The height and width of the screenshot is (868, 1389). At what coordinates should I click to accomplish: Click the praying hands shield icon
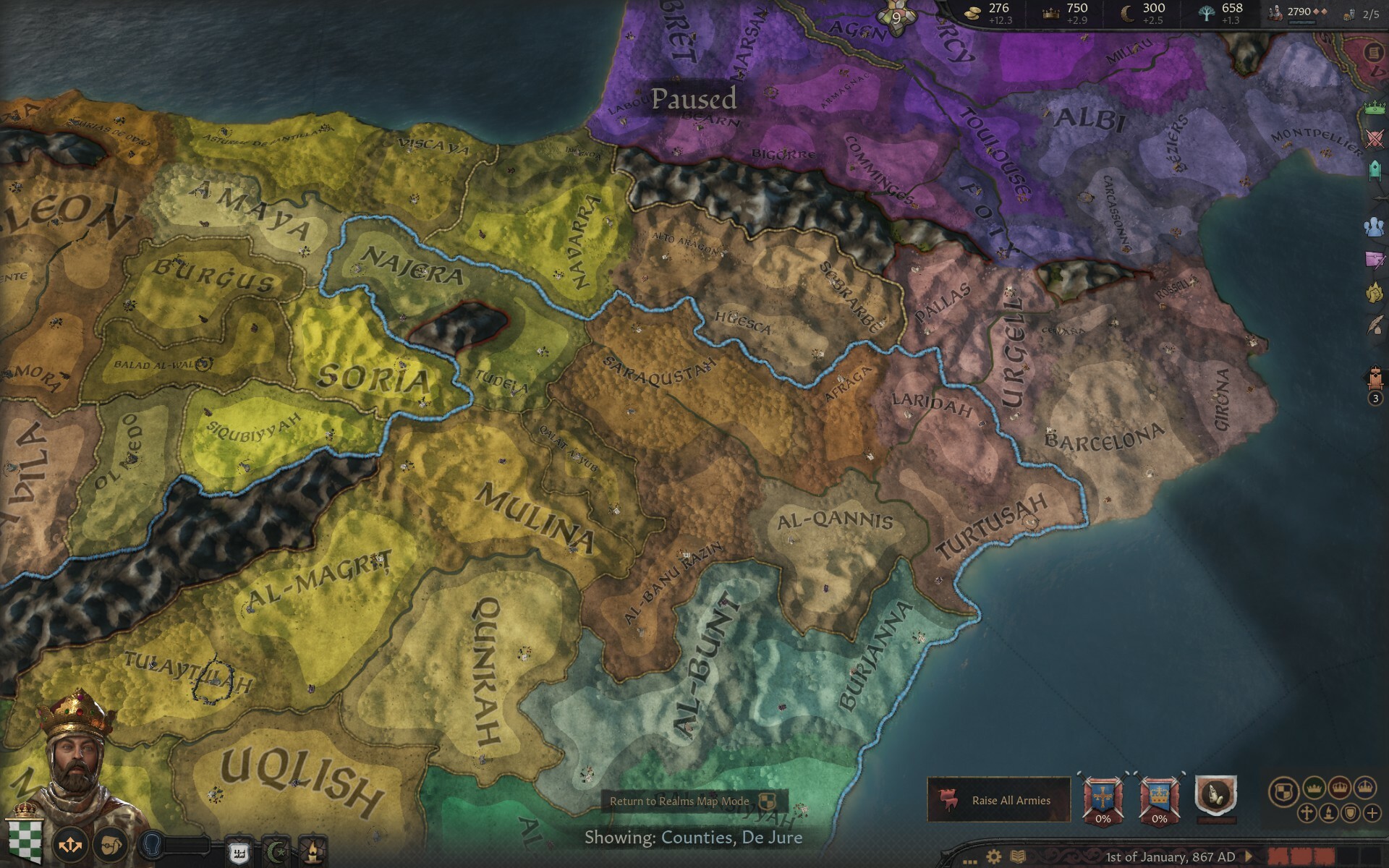point(1216,796)
